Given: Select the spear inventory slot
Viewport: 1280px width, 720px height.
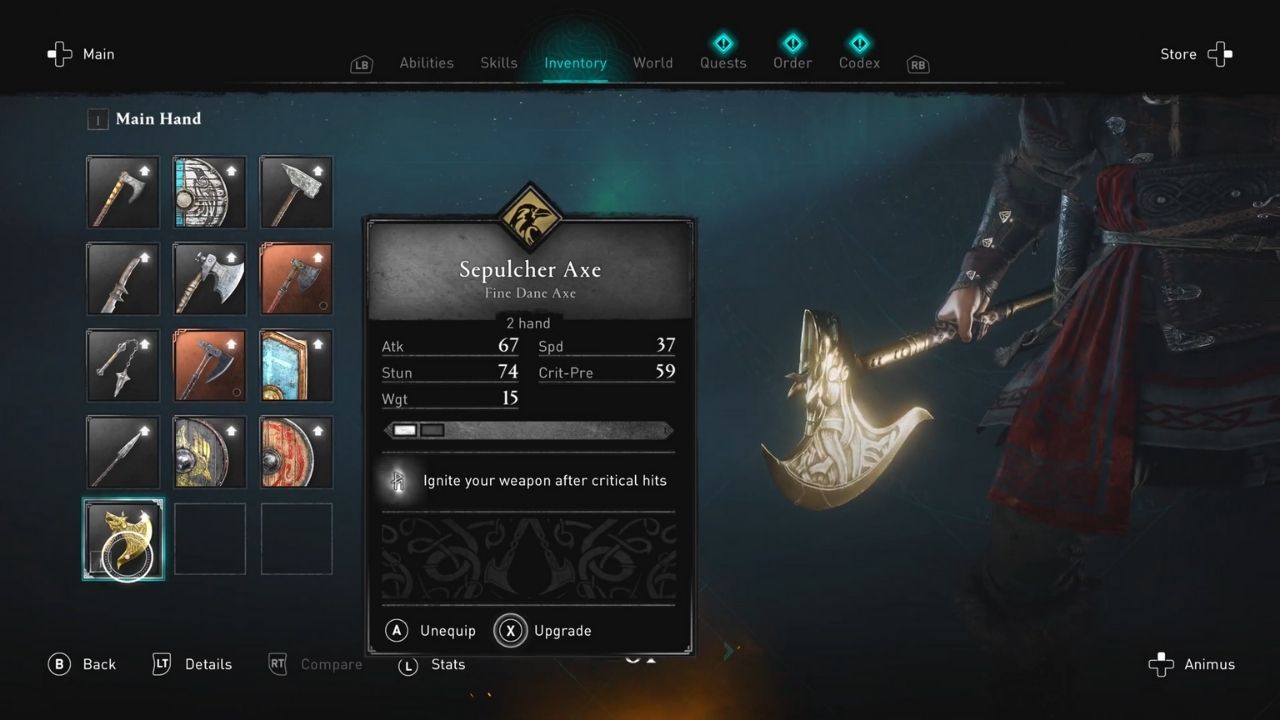Looking at the screenshot, I should point(123,452).
